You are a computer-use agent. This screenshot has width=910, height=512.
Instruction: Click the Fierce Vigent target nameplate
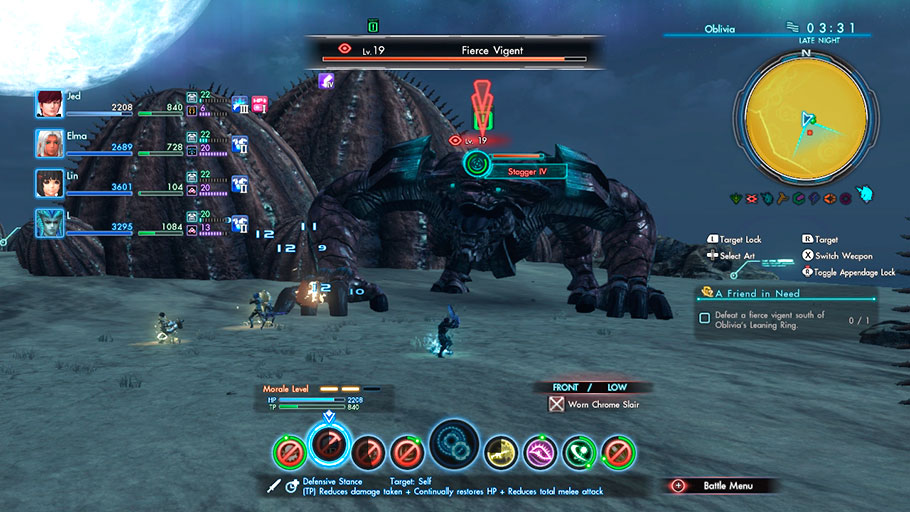click(456, 49)
